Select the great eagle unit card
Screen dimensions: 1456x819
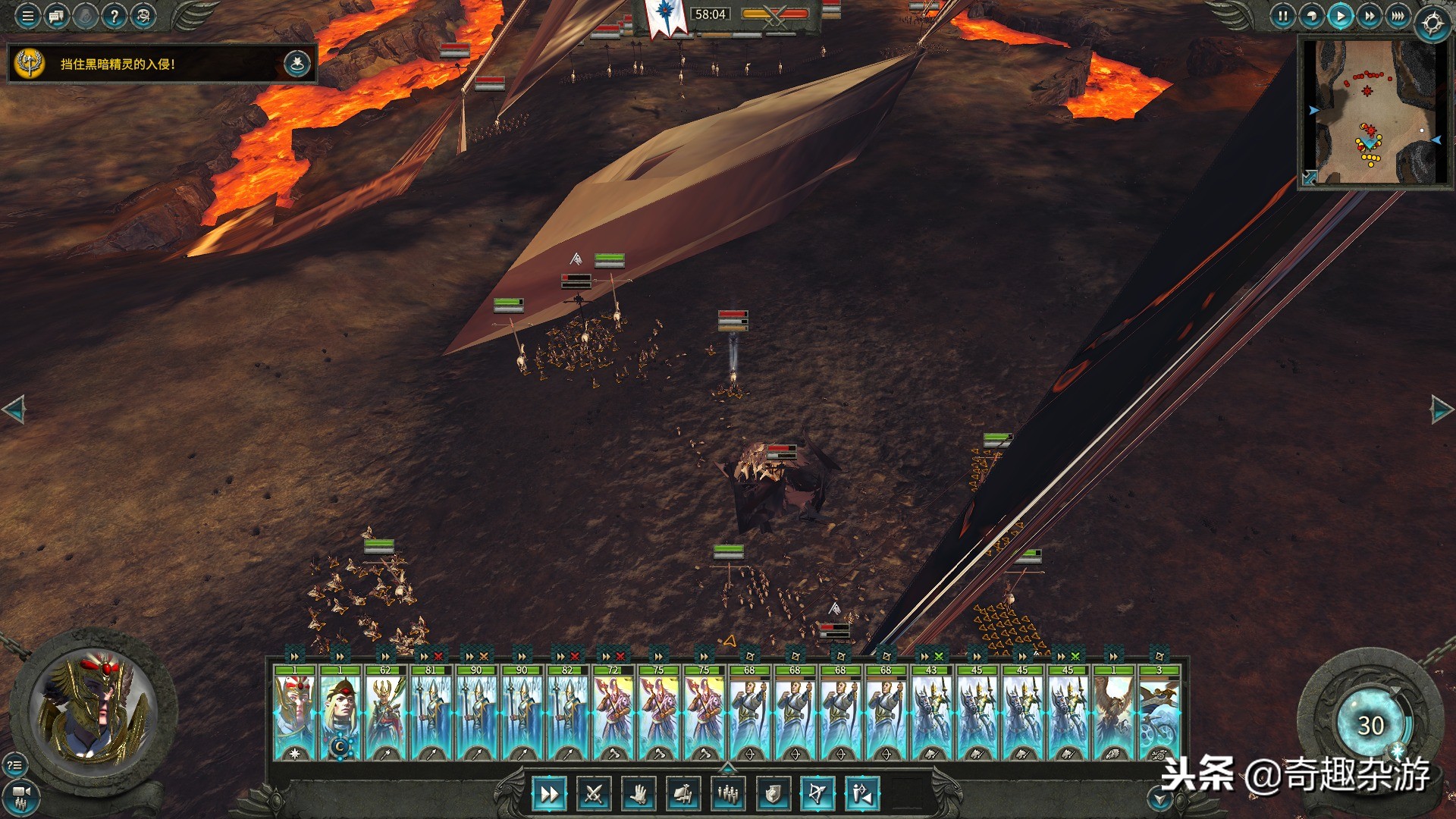pyautogui.click(x=1113, y=713)
